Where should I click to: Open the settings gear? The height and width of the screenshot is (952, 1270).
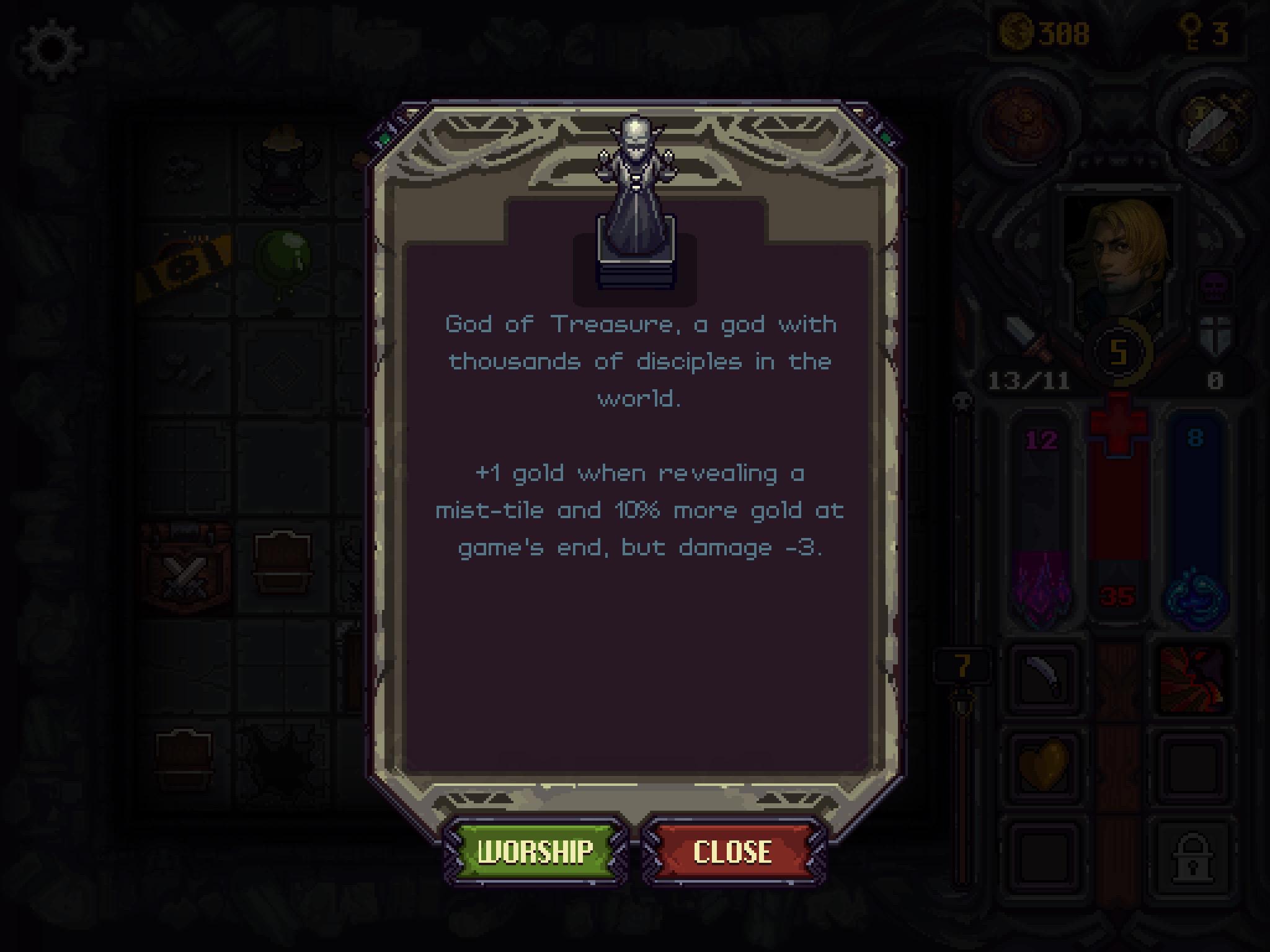click(x=53, y=46)
